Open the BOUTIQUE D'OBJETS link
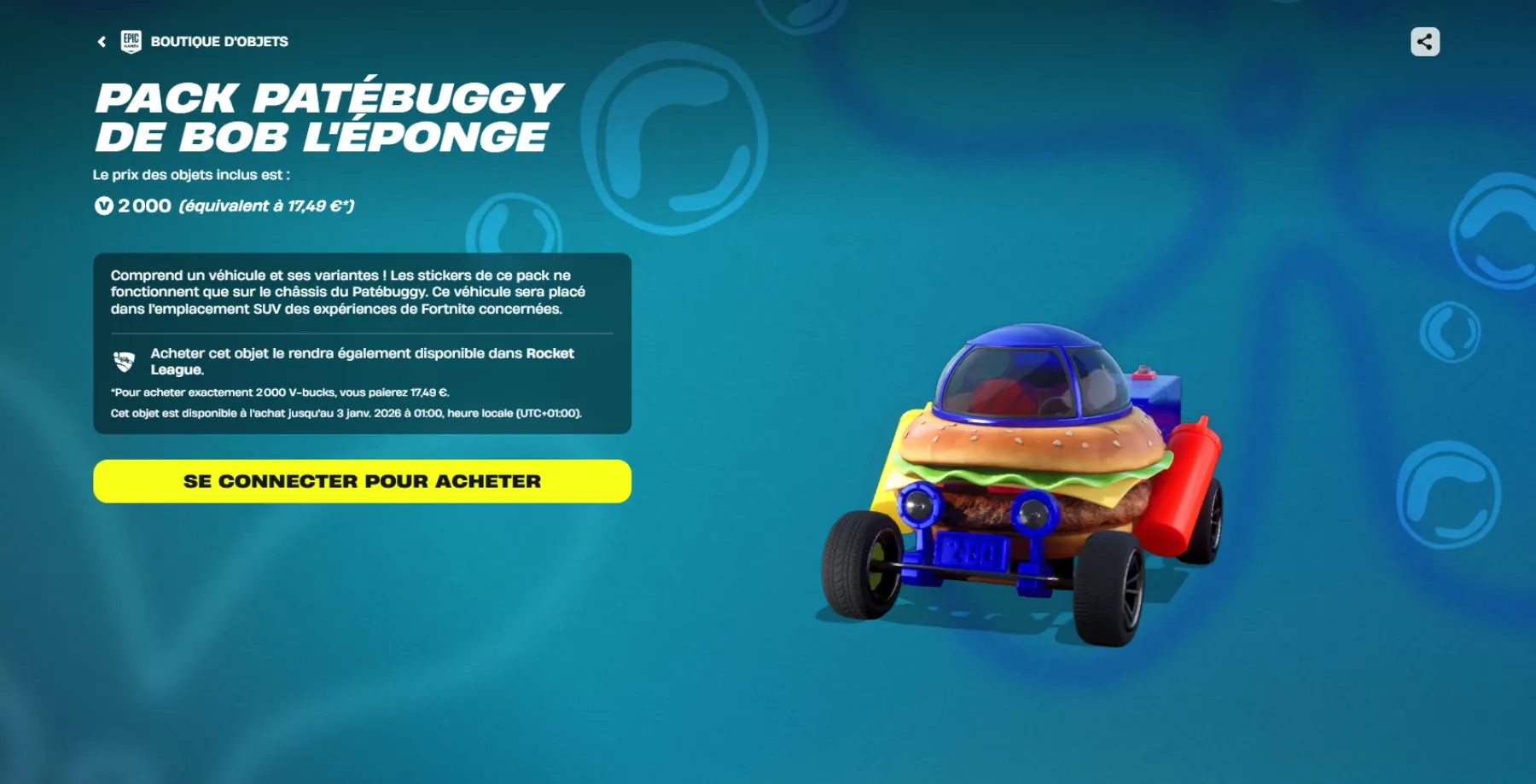The image size is (1536, 784). pos(219,40)
